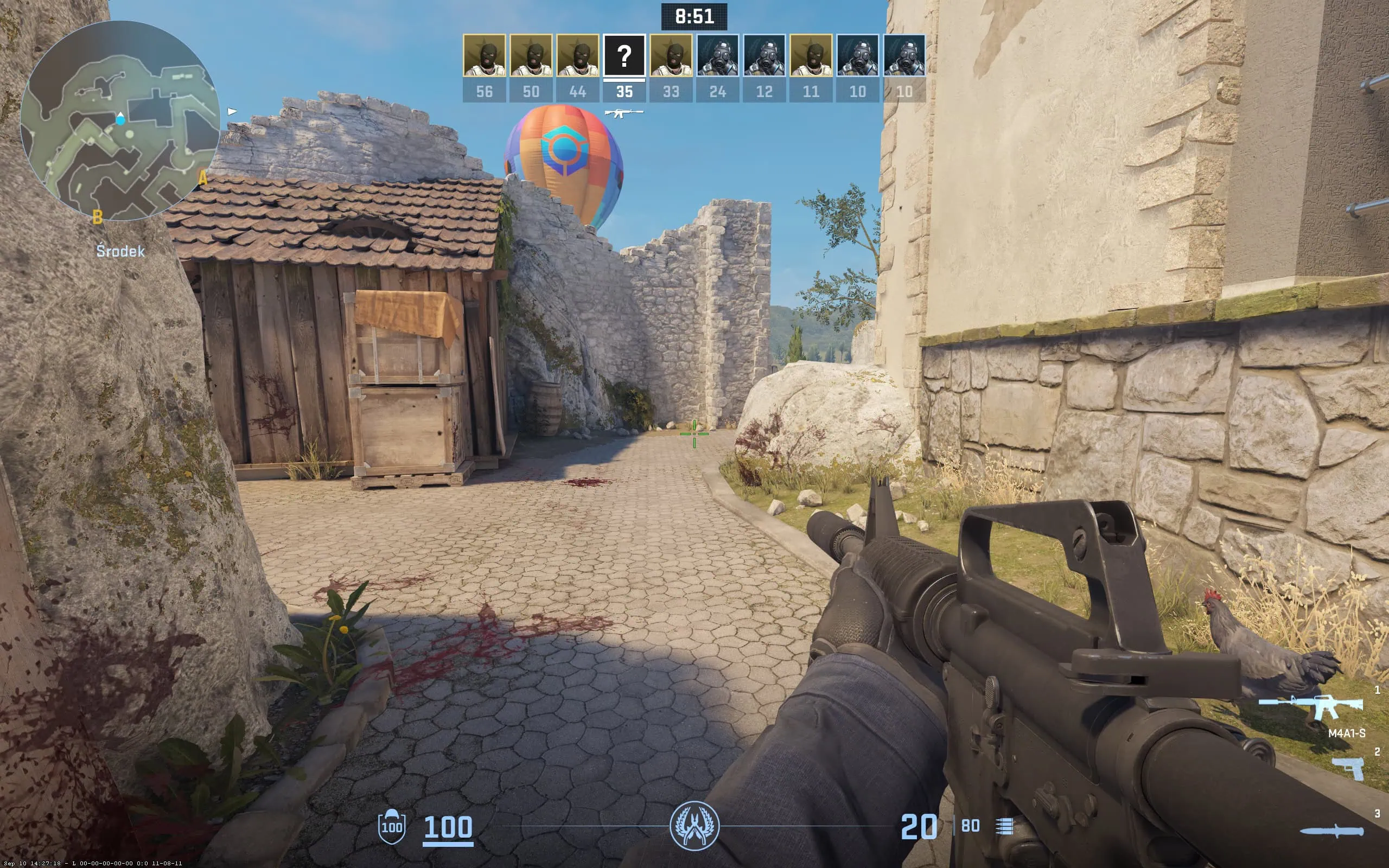1389x868 pixels.
Task: Click the round timer showing 8:51
Action: [x=694, y=17]
